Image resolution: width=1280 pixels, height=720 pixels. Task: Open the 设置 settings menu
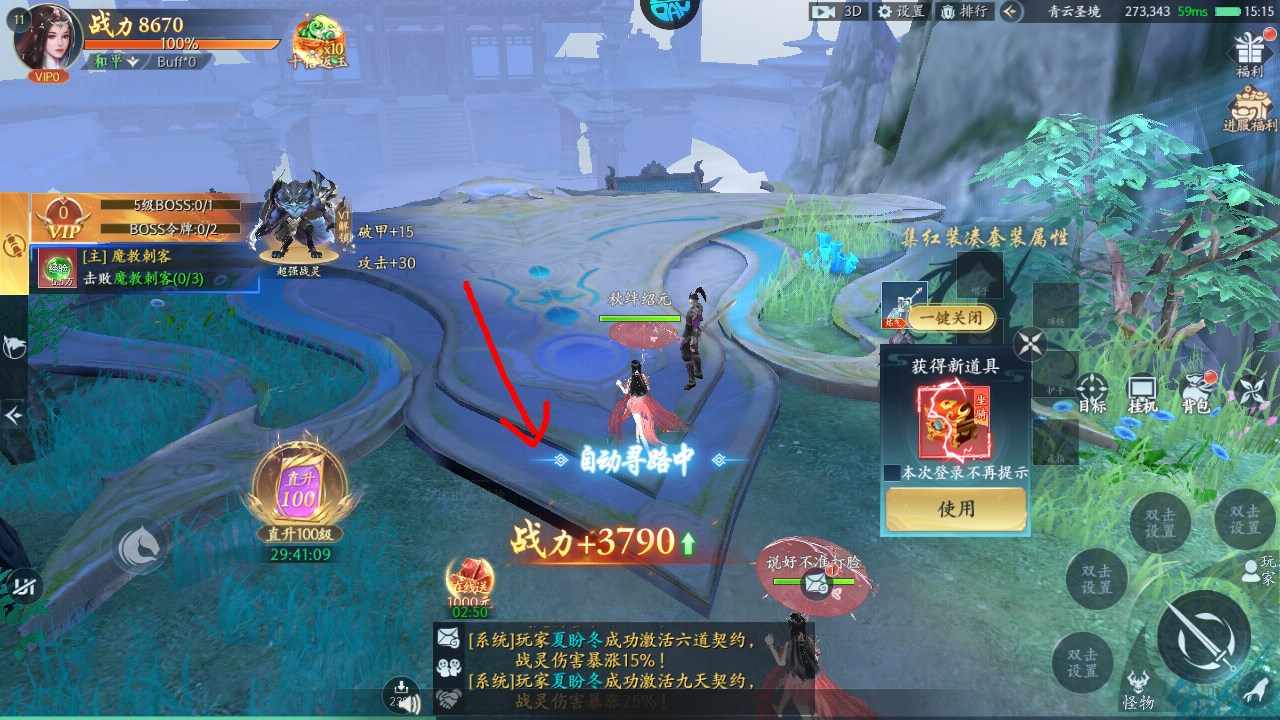(x=900, y=11)
